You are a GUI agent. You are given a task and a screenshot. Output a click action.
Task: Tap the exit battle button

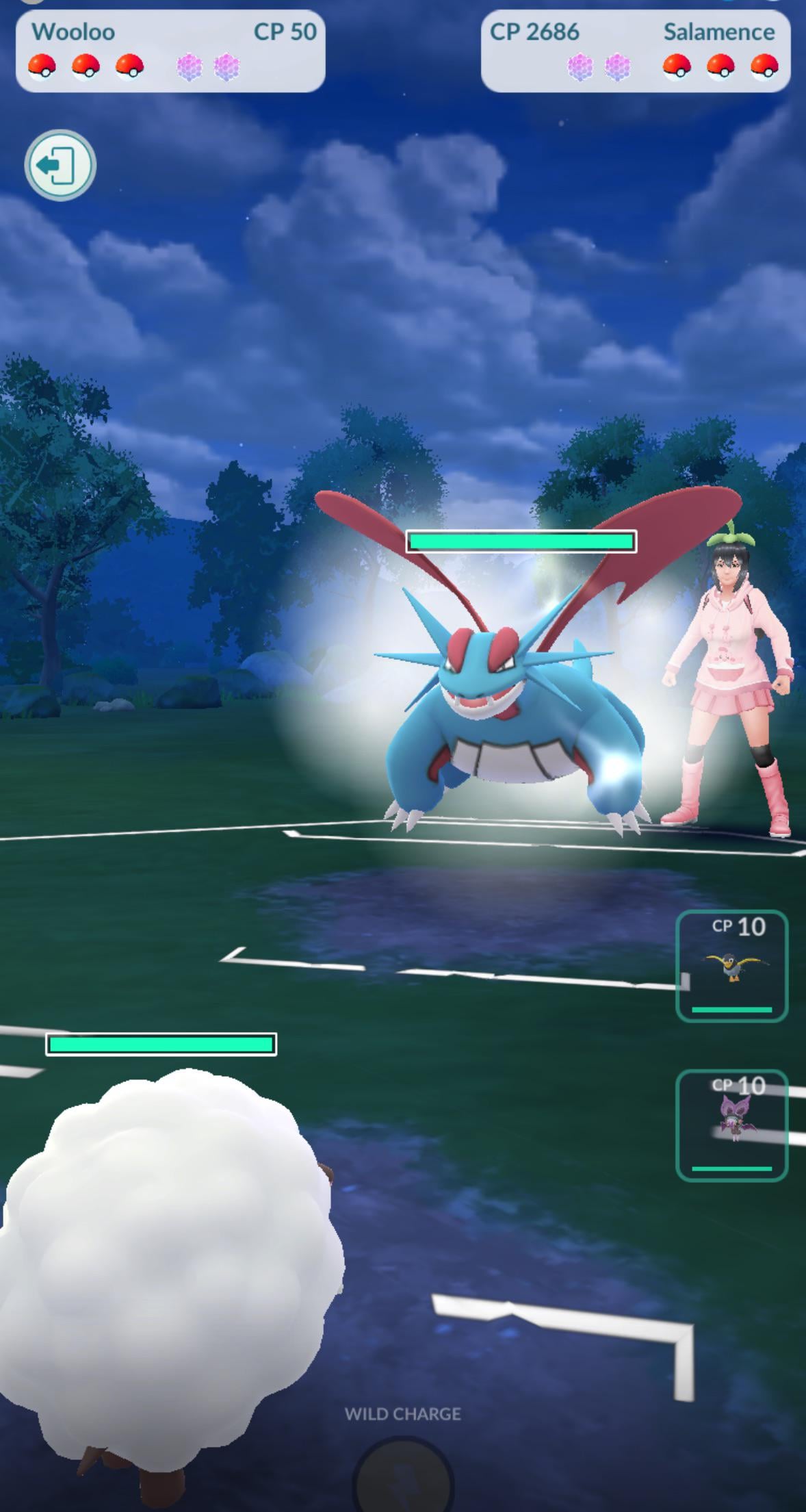60,165
